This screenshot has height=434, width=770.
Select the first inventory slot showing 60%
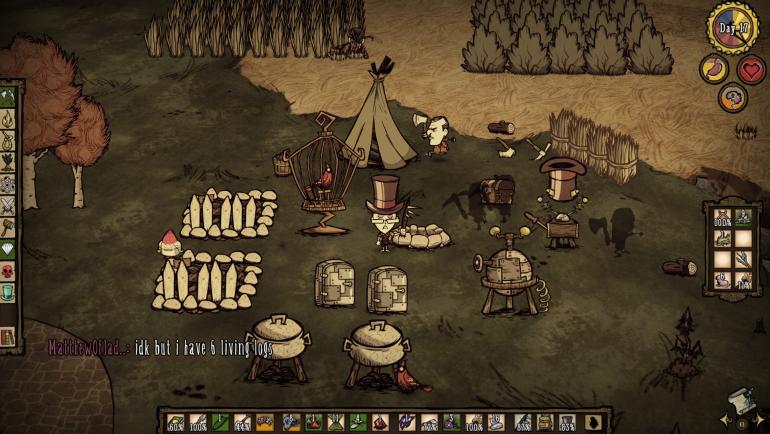(x=175, y=422)
